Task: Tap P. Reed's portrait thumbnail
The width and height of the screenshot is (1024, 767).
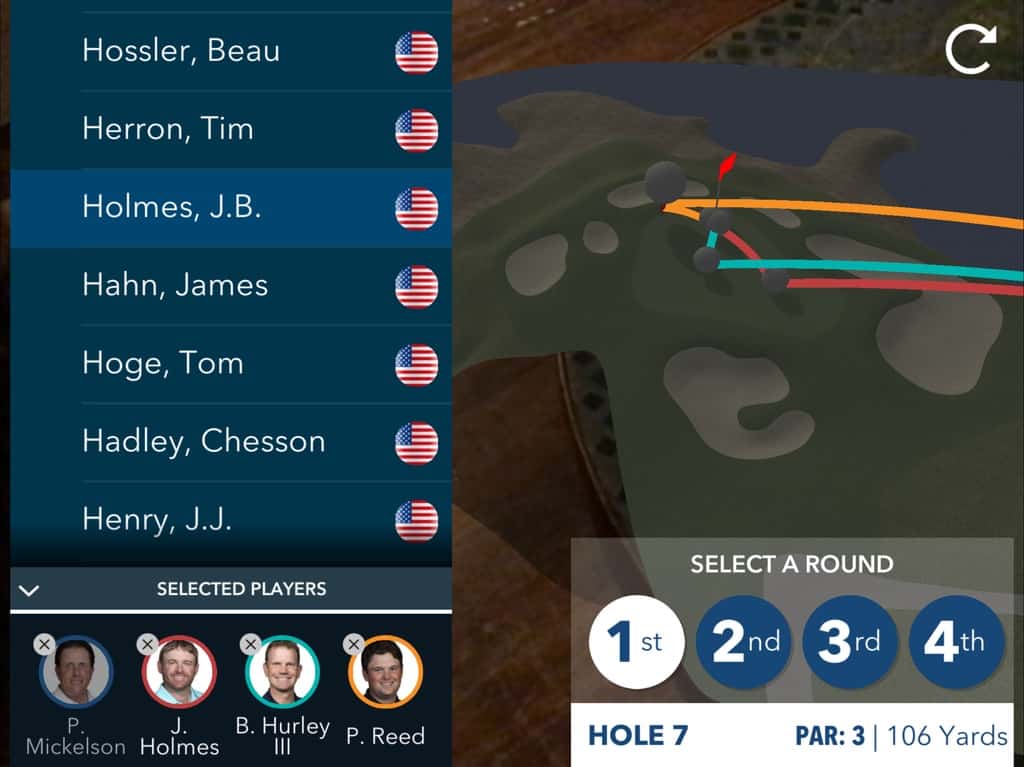Action: pyautogui.click(x=386, y=673)
